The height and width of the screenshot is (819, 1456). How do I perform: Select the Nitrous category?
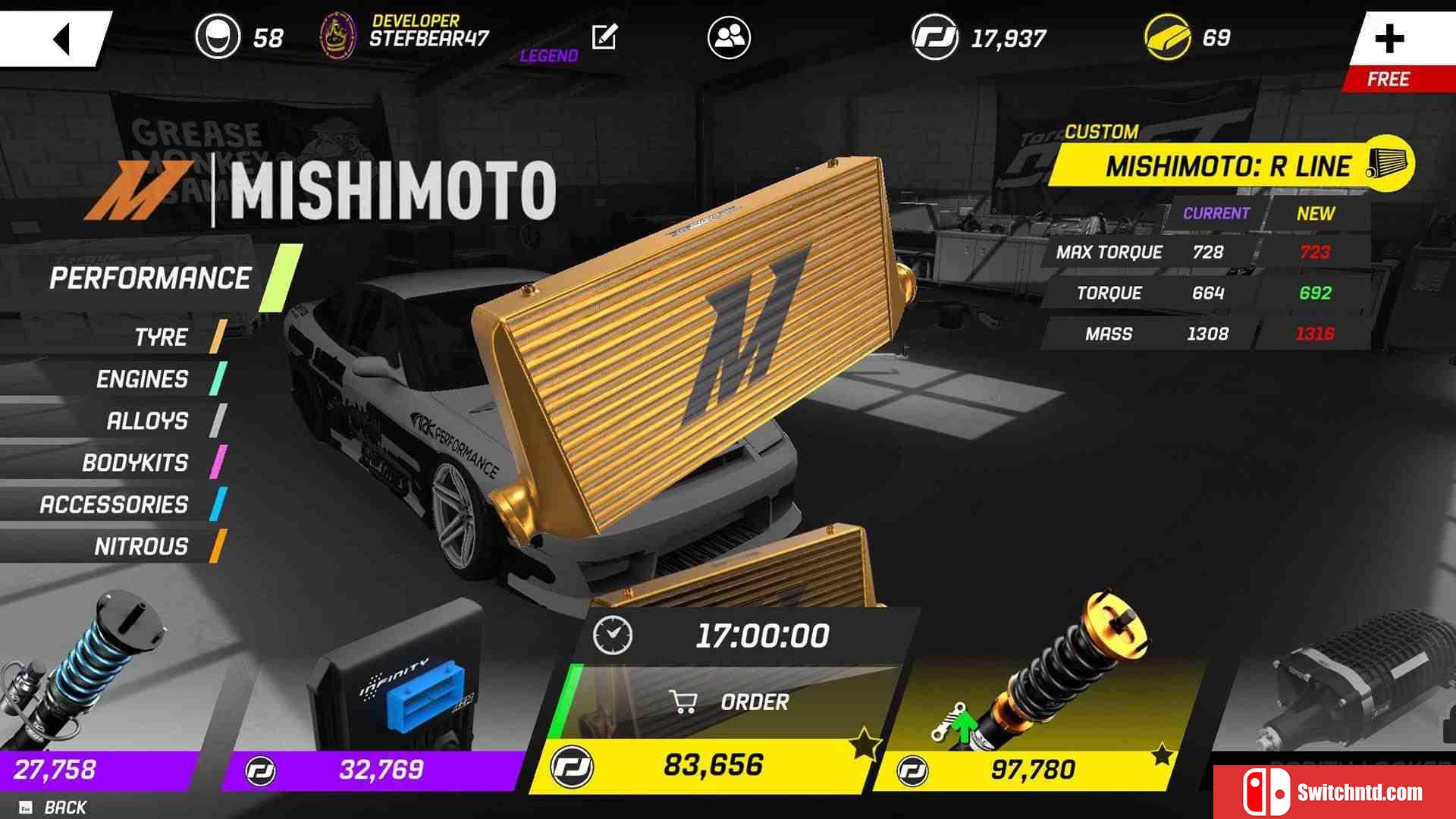click(x=141, y=546)
